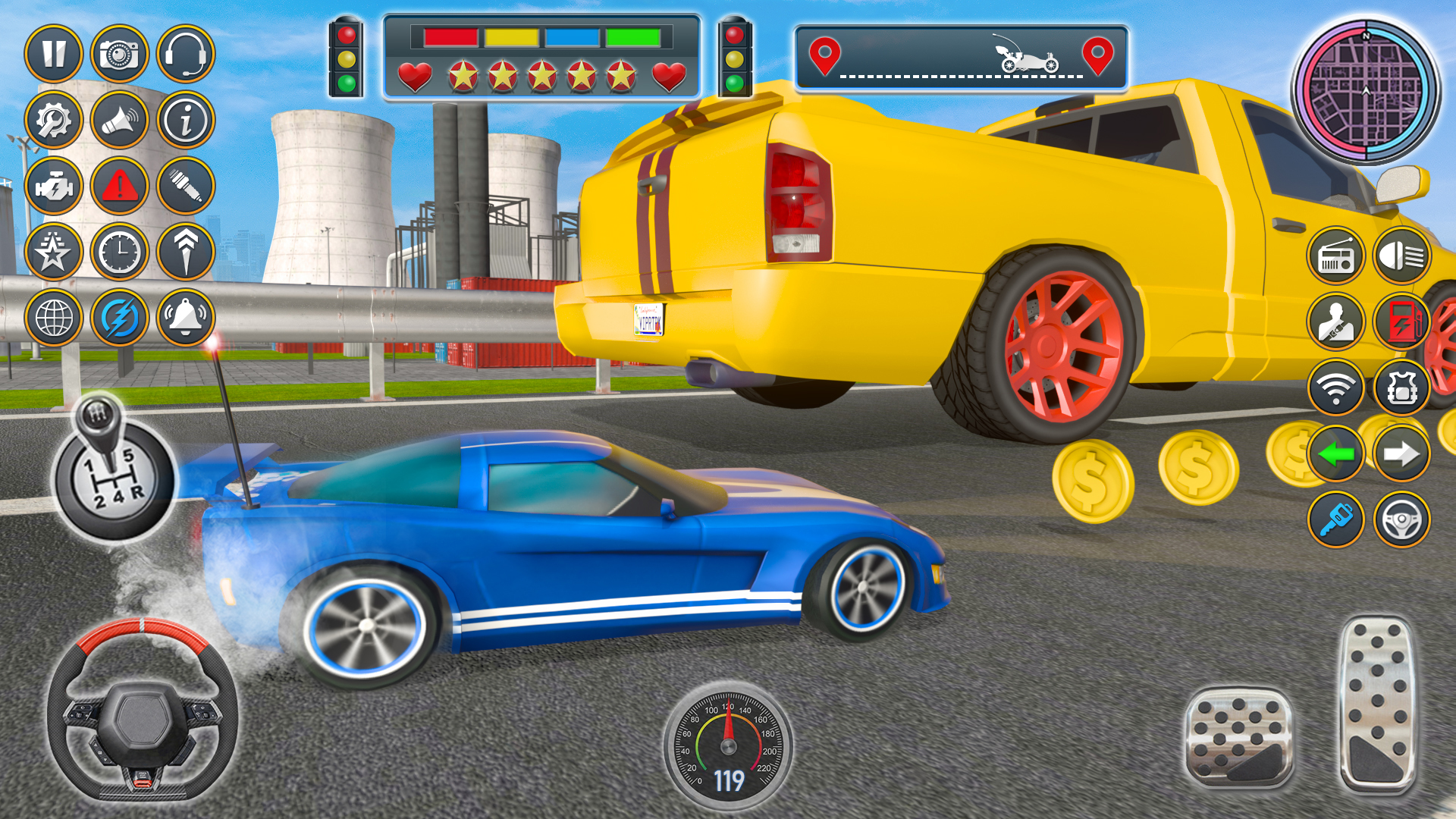Expand the minimap compass

1365,91
